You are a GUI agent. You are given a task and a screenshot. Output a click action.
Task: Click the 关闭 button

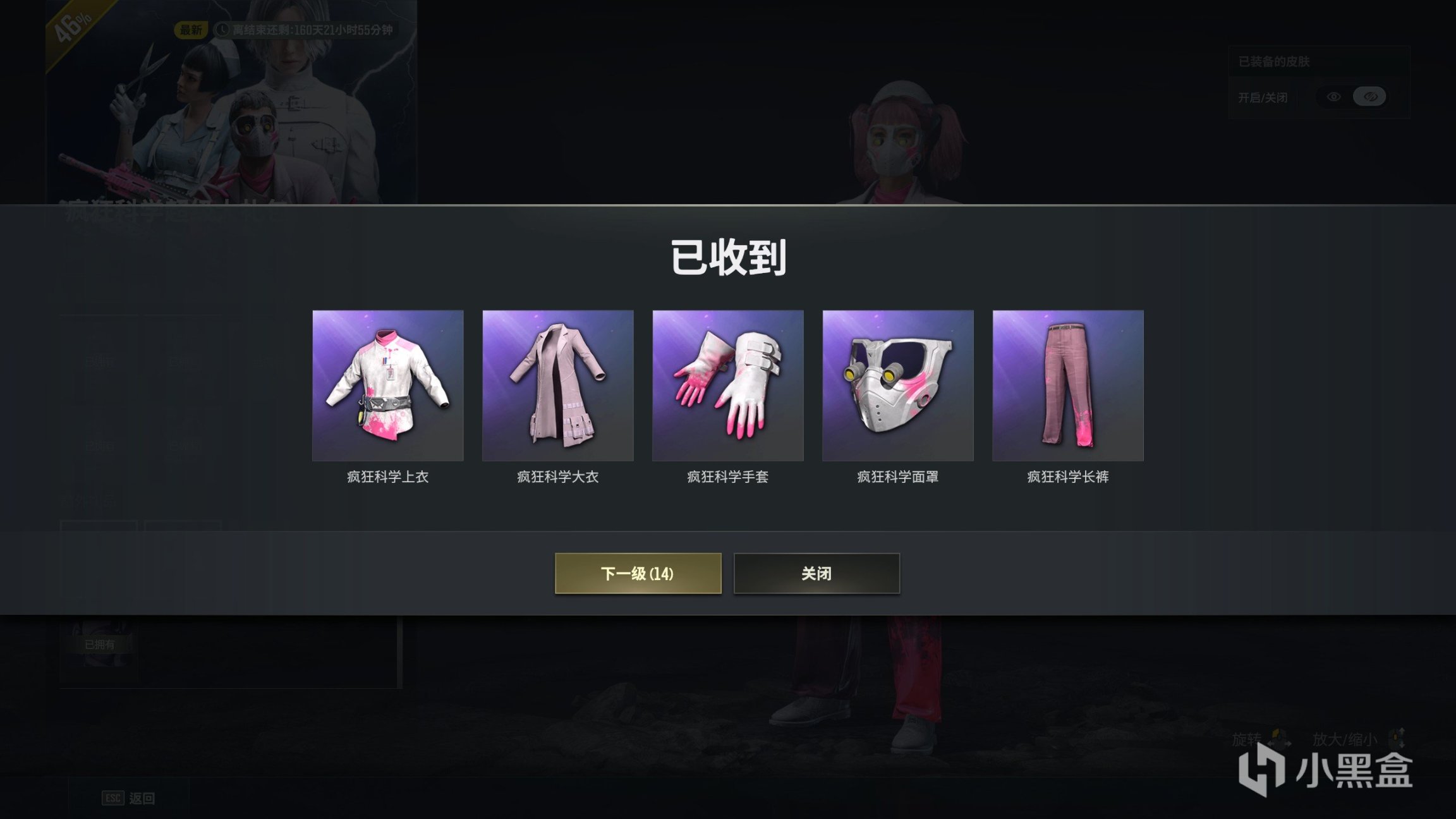point(816,574)
